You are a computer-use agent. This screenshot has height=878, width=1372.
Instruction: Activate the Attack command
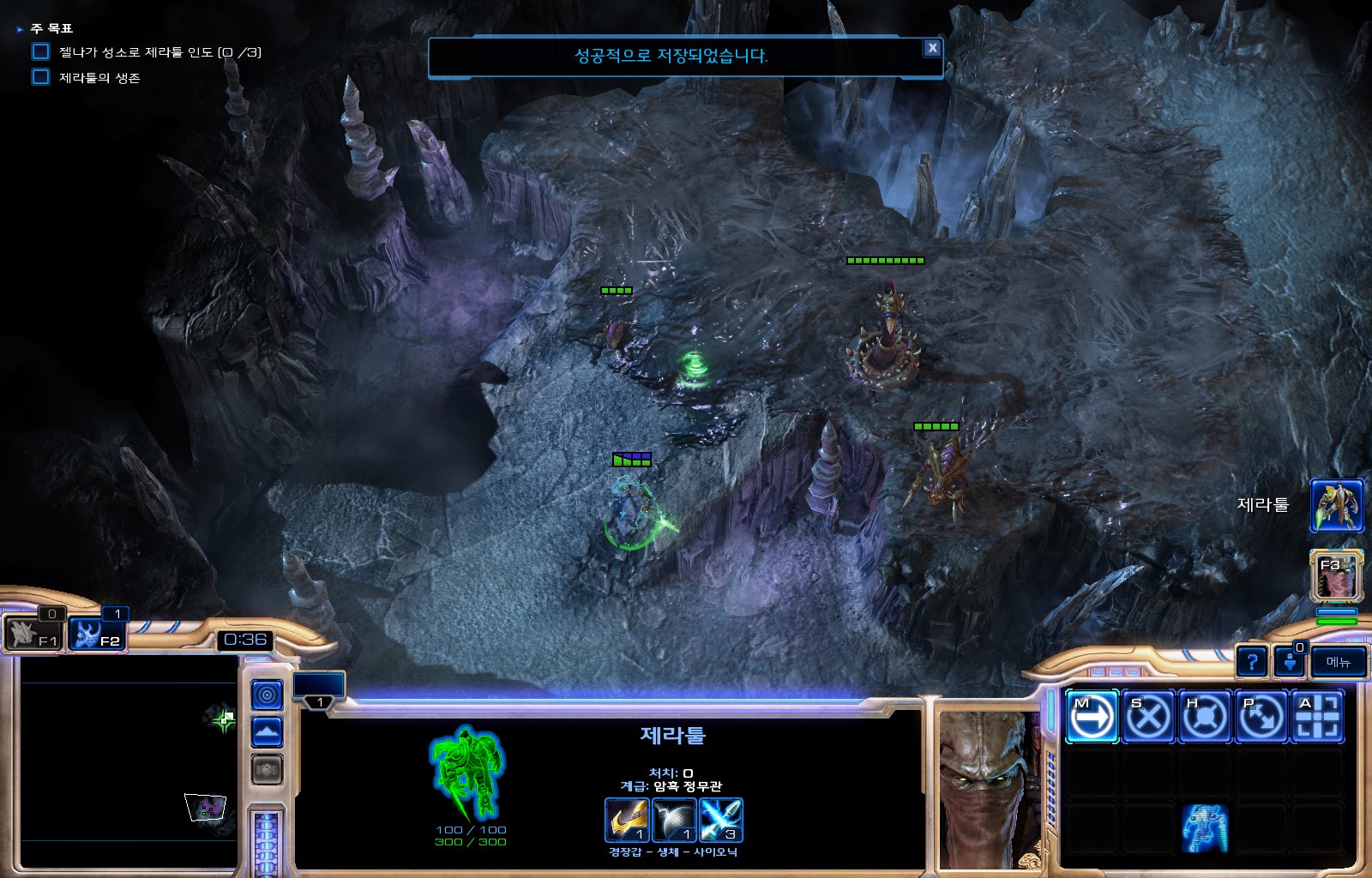click(1318, 716)
